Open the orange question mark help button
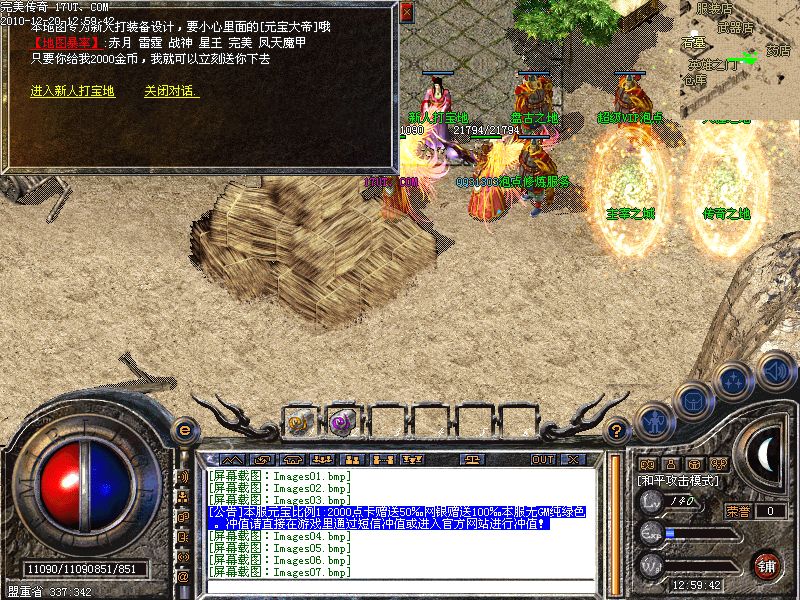Image resolution: width=800 pixels, height=600 pixels. point(618,430)
